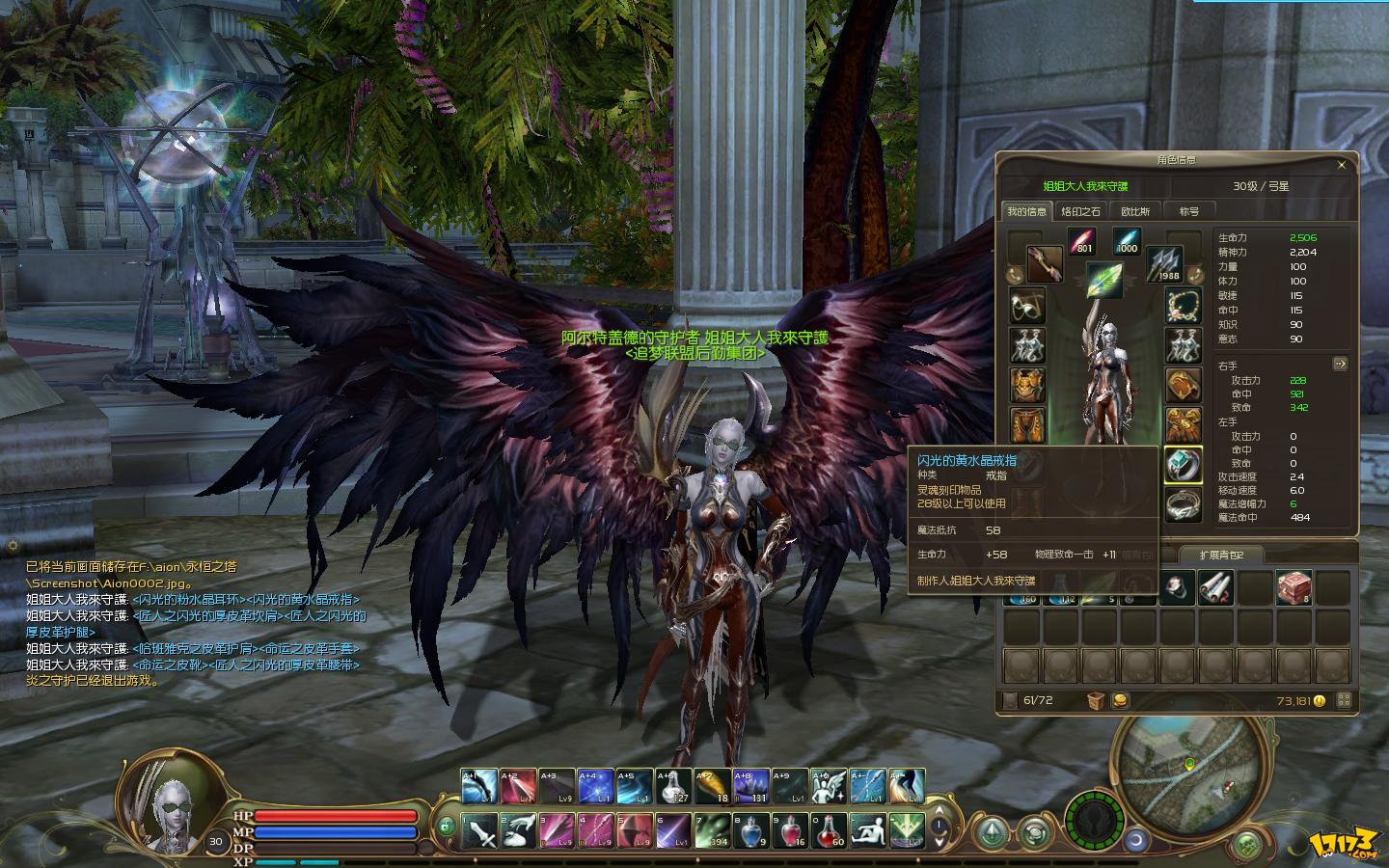The image size is (1389, 868).
Task: Select the 称号 title tab
Action: (1188, 211)
